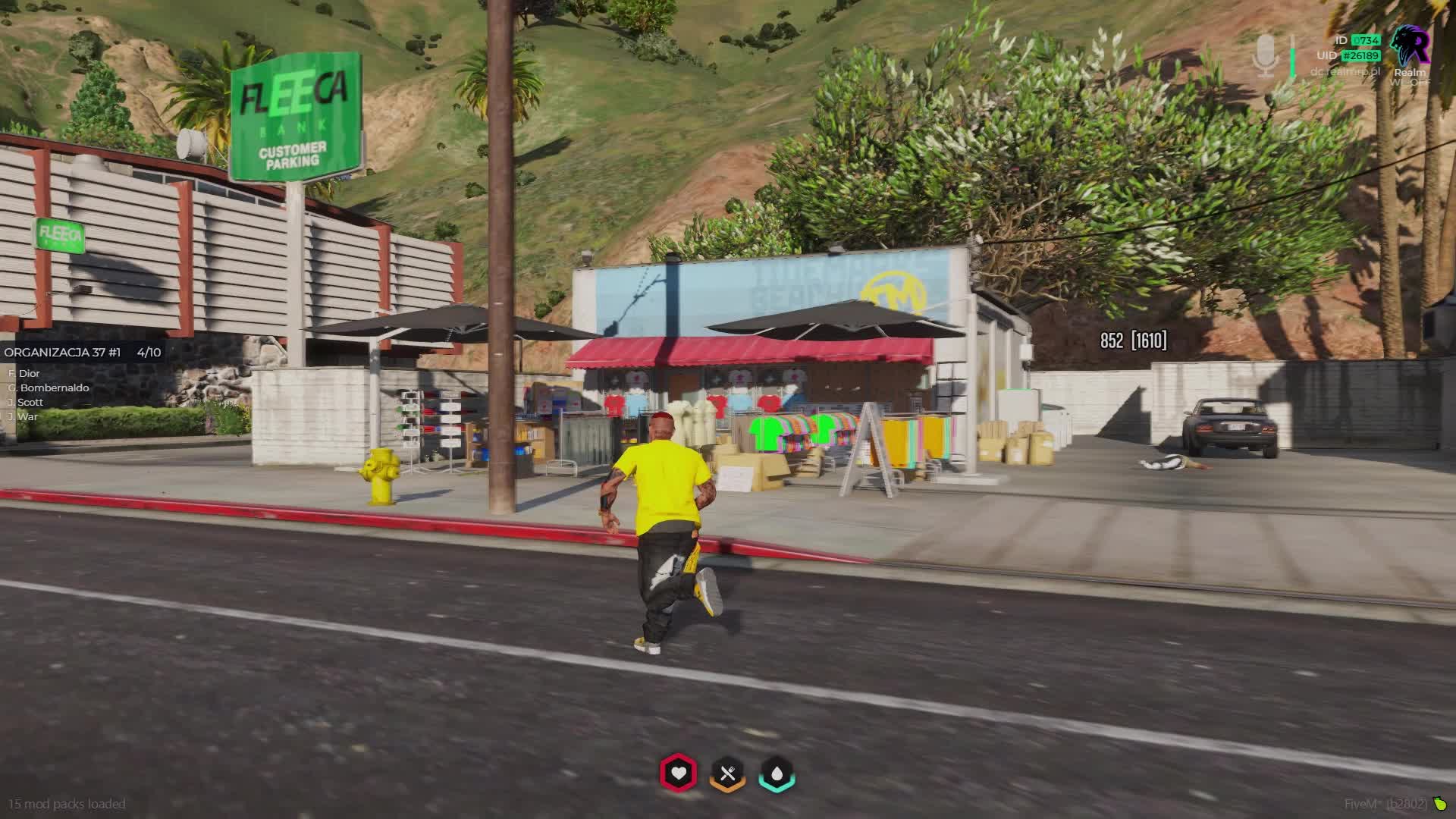Image resolution: width=1456 pixels, height=819 pixels.
Task: Click the heart health status icon
Action: [x=678, y=773]
